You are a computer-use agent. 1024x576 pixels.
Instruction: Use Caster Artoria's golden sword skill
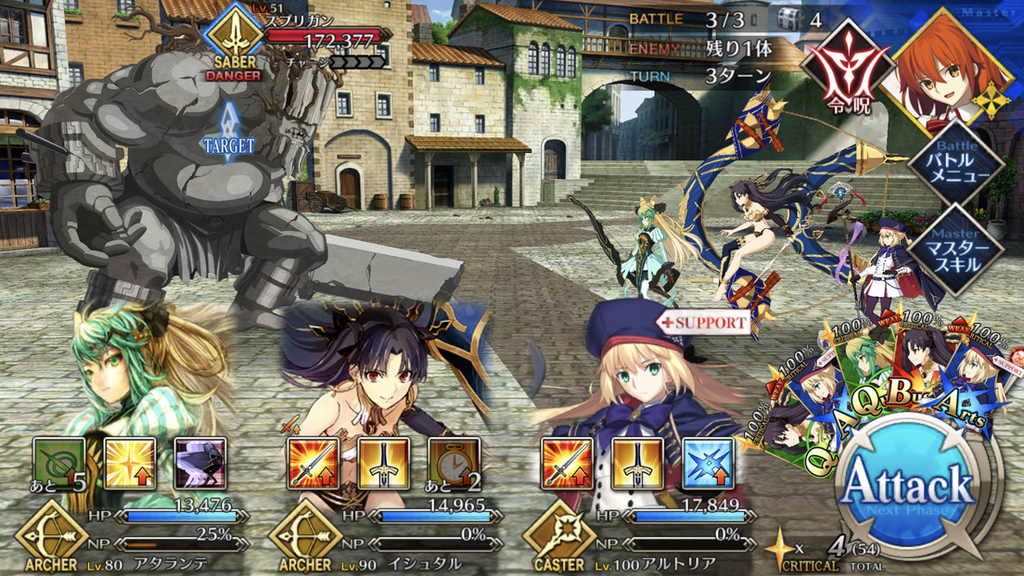point(637,462)
